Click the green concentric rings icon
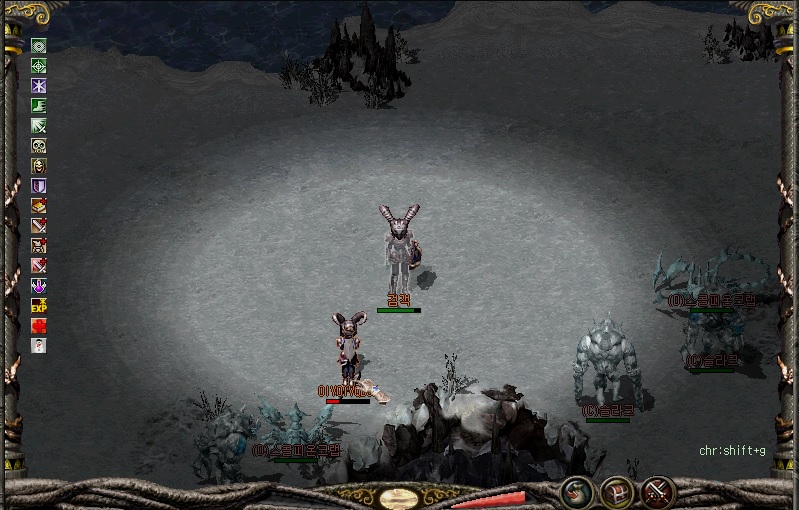799x510 pixels. pyautogui.click(x=39, y=46)
